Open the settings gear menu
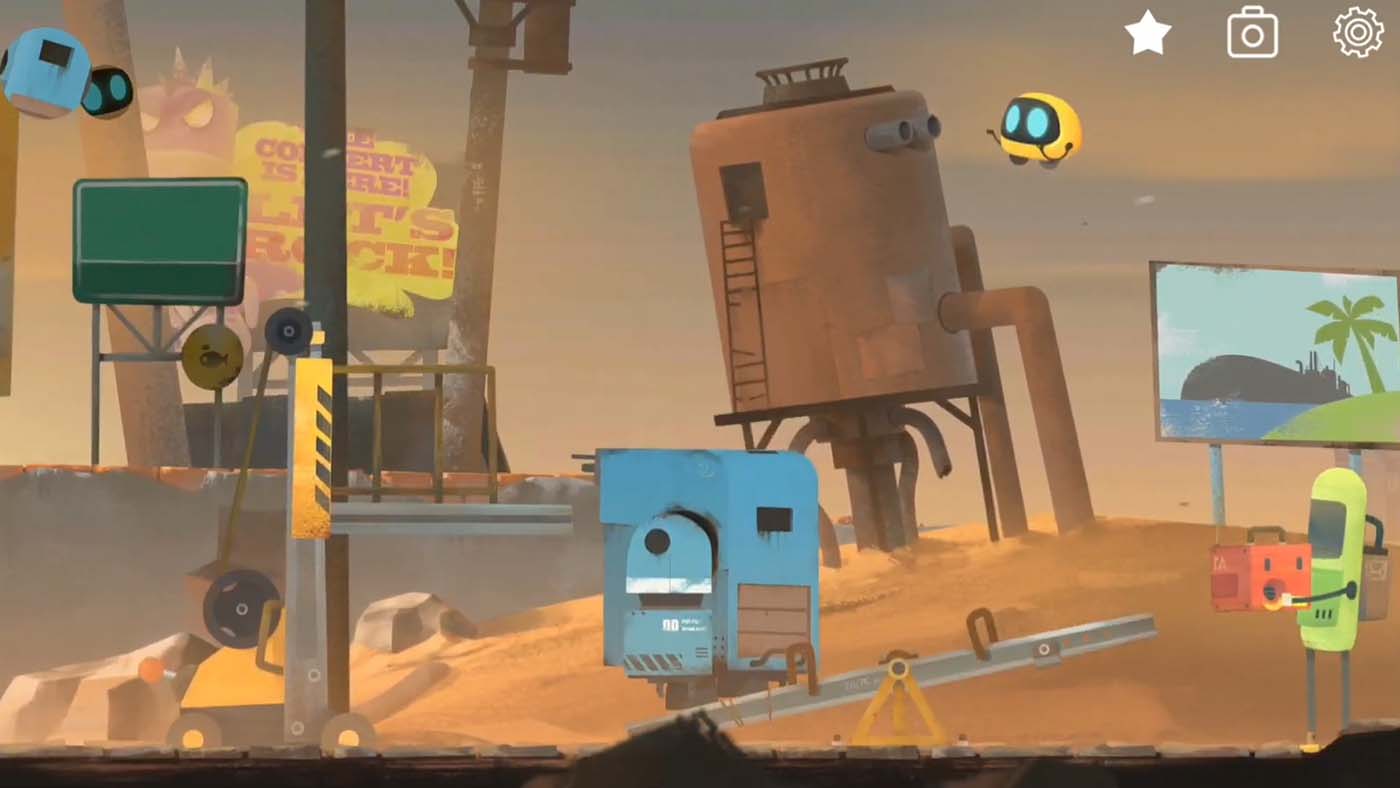The width and height of the screenshot is (1400, 788). click(x=1356, y=31)
